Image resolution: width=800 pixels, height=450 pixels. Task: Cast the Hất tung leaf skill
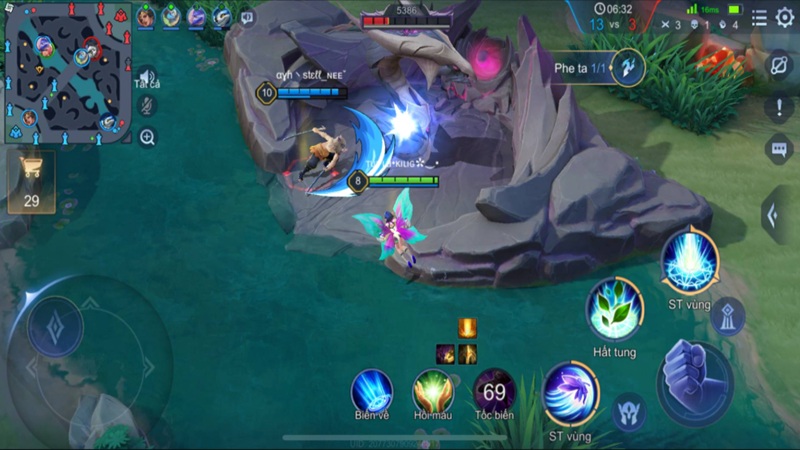click(x=614, y=310)
